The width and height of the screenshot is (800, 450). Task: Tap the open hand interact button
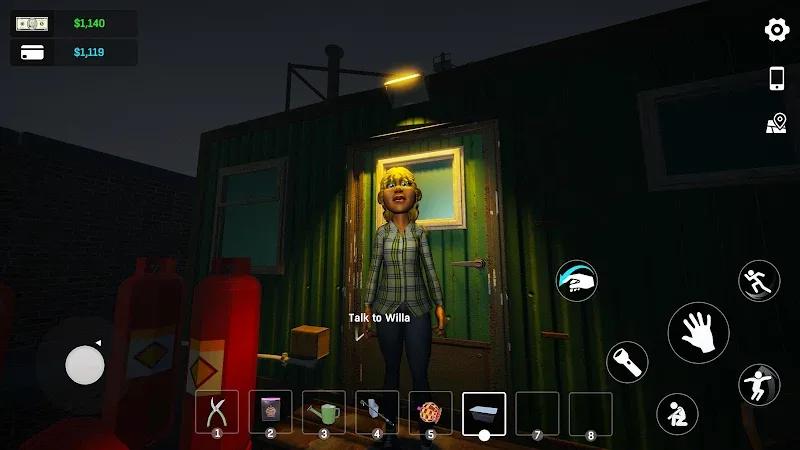pos(698,333)
